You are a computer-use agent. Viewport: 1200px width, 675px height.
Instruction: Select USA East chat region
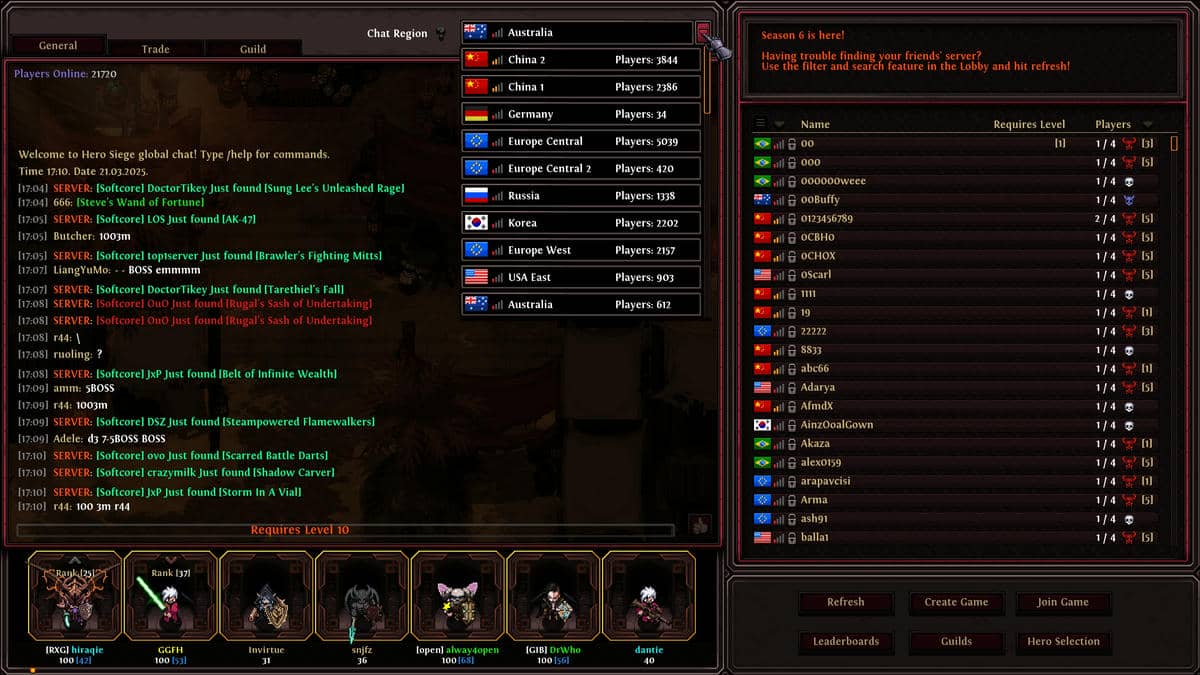[x=580, y=277]
